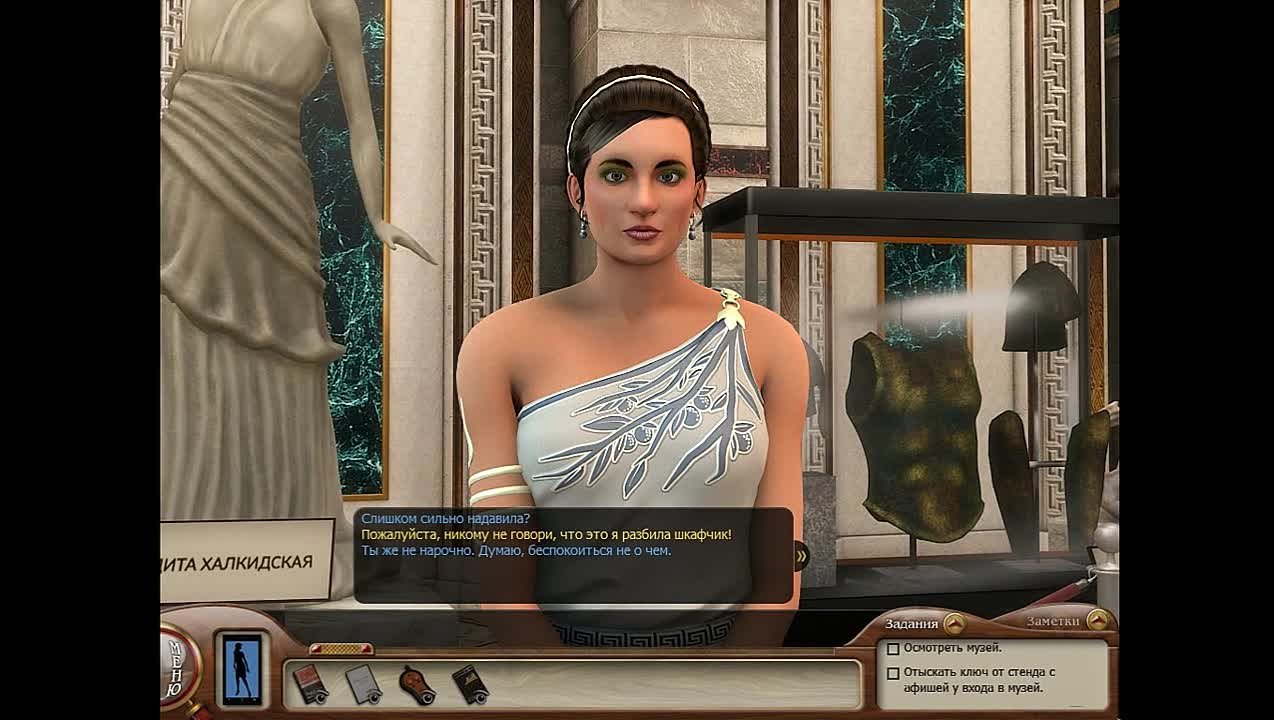The image size is (1274, 720).
Task: Select the dark booklet inventory item
Action: (469, 684)
